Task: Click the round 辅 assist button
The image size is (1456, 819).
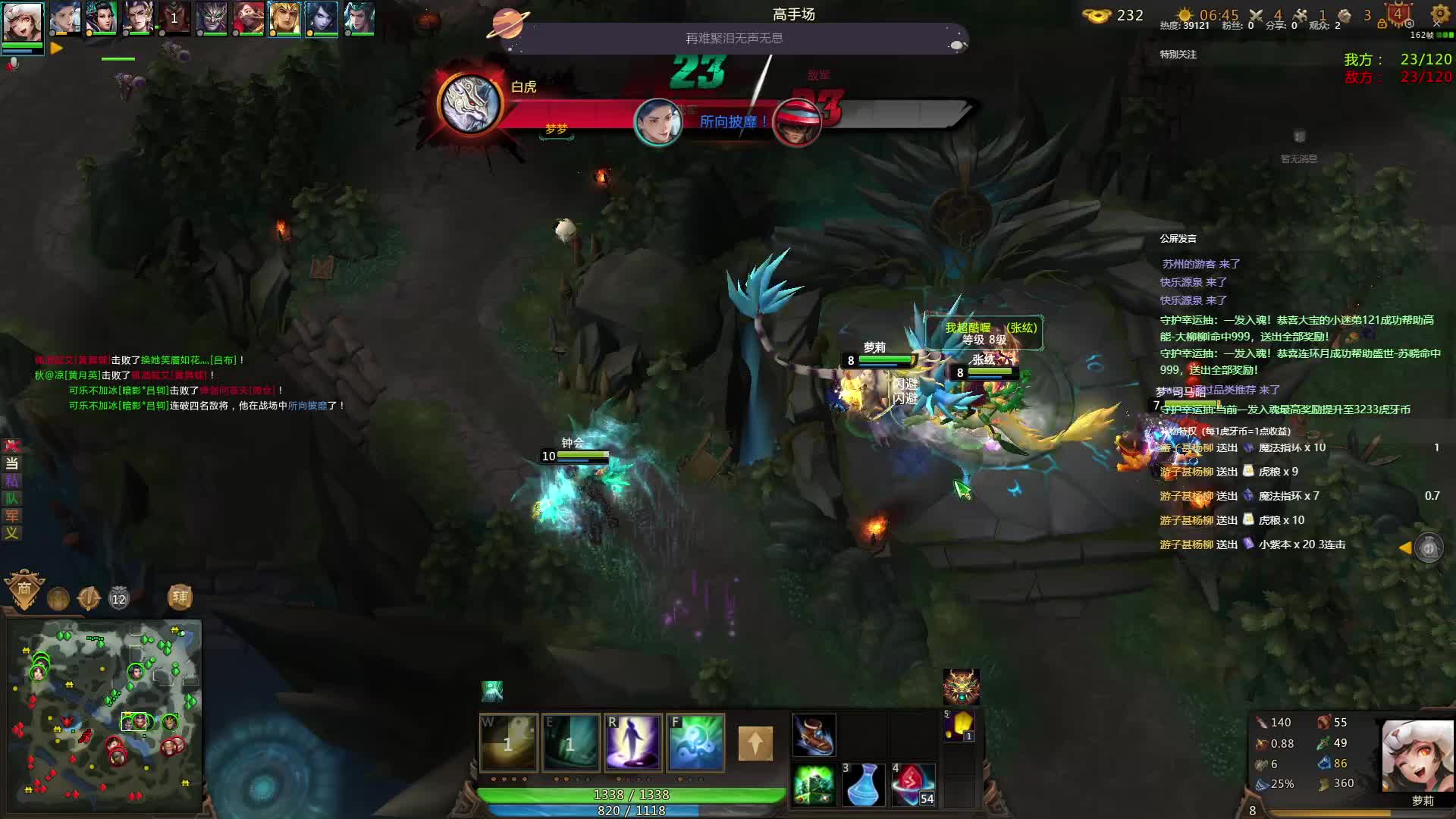Action: pos(180,598)
